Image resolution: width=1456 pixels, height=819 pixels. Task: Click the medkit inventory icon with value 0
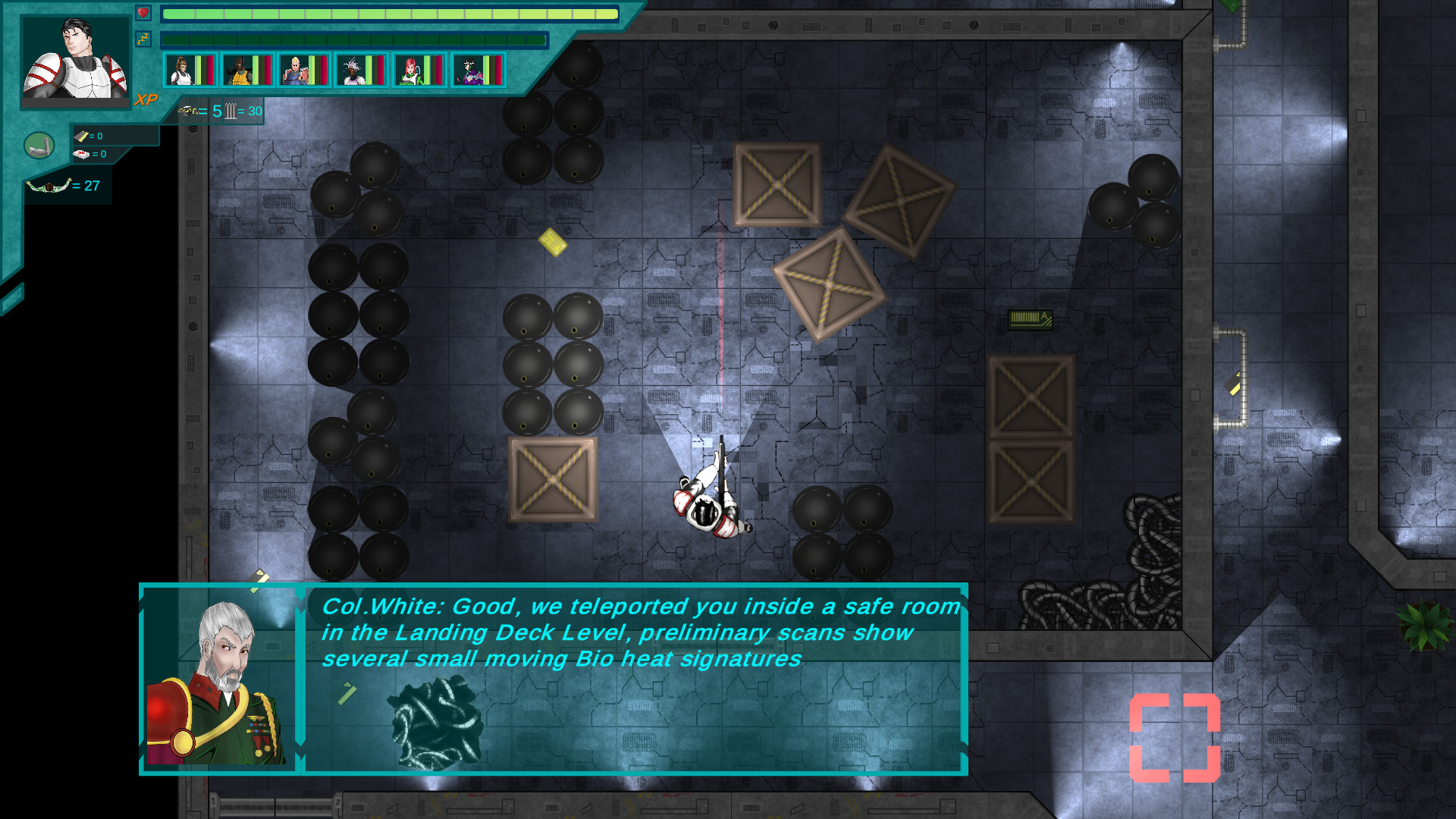(x=82, y=154)
